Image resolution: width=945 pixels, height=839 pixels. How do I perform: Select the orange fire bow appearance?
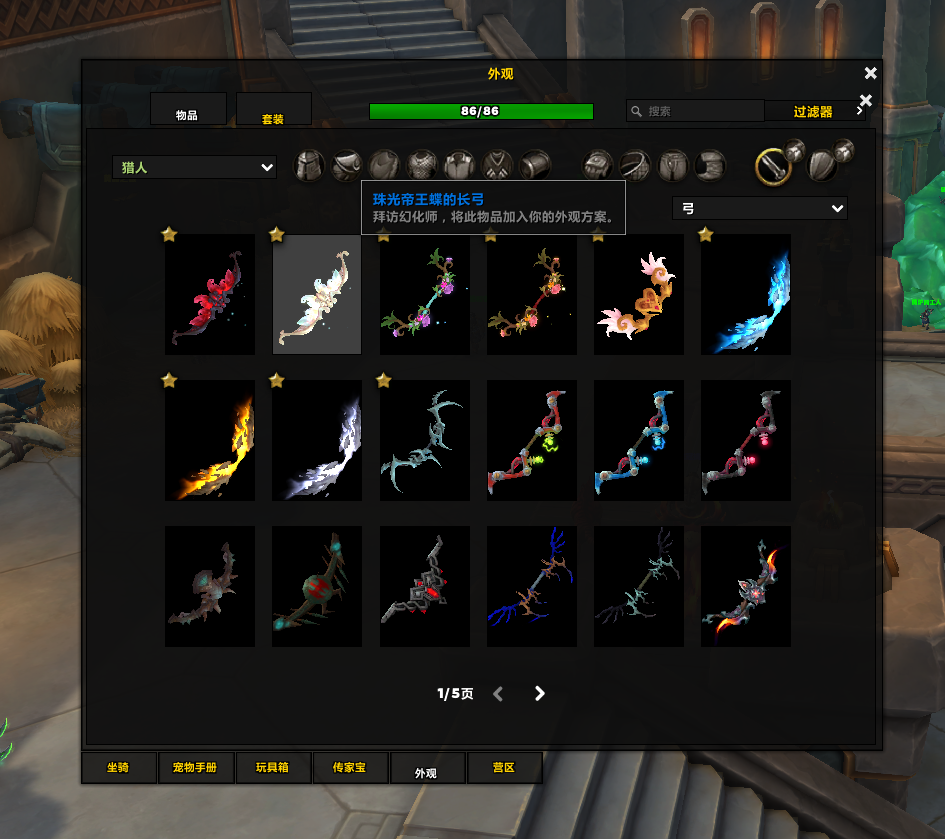click(210, 440)
